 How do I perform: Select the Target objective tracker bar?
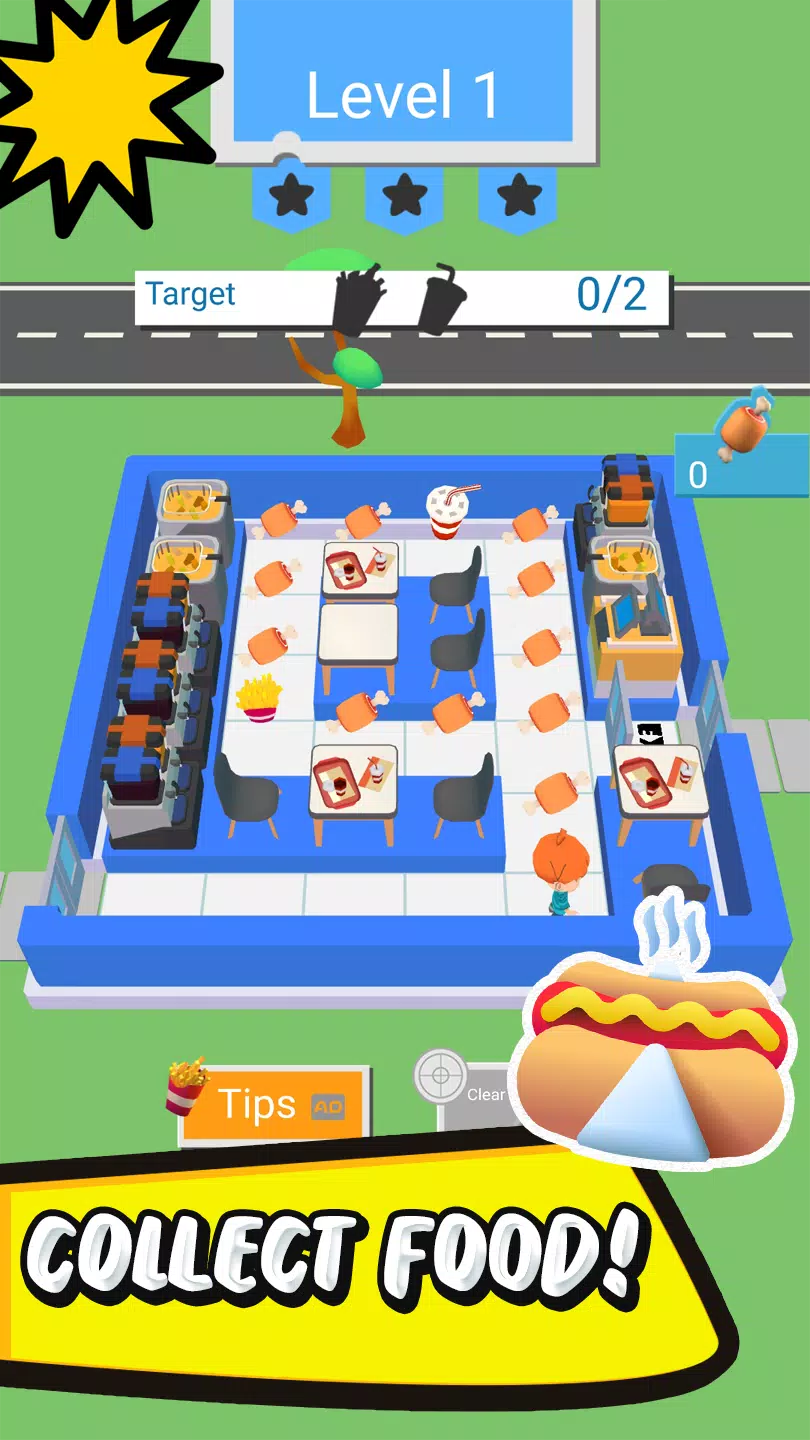point(402,297)
